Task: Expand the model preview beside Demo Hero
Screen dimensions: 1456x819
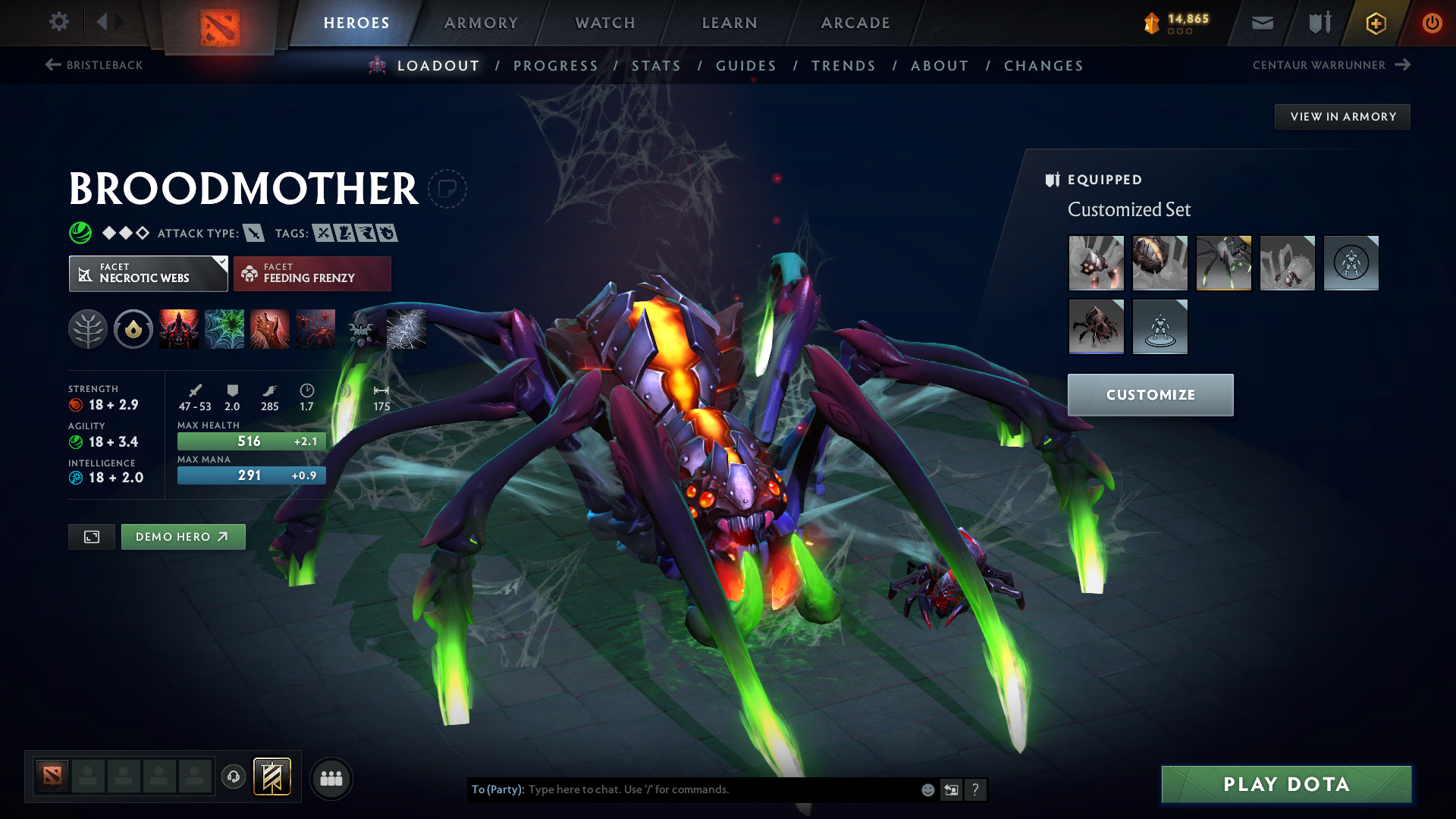Action: [91, 536]
